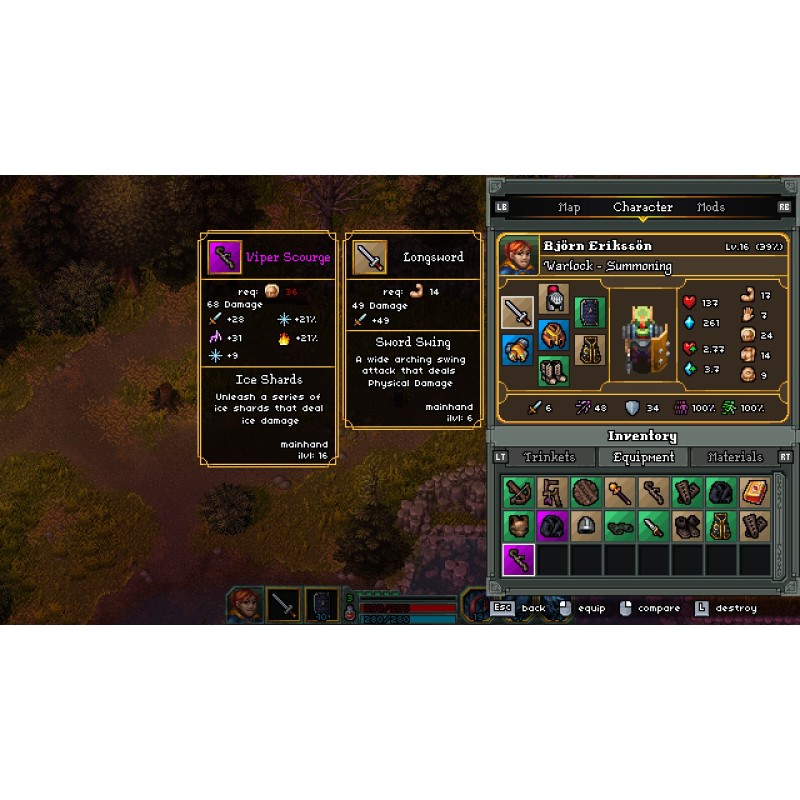The height and width of the screenshot is (800, 800).
Task: Switch to the Materials inventory tab
Action: click(735, 457)
